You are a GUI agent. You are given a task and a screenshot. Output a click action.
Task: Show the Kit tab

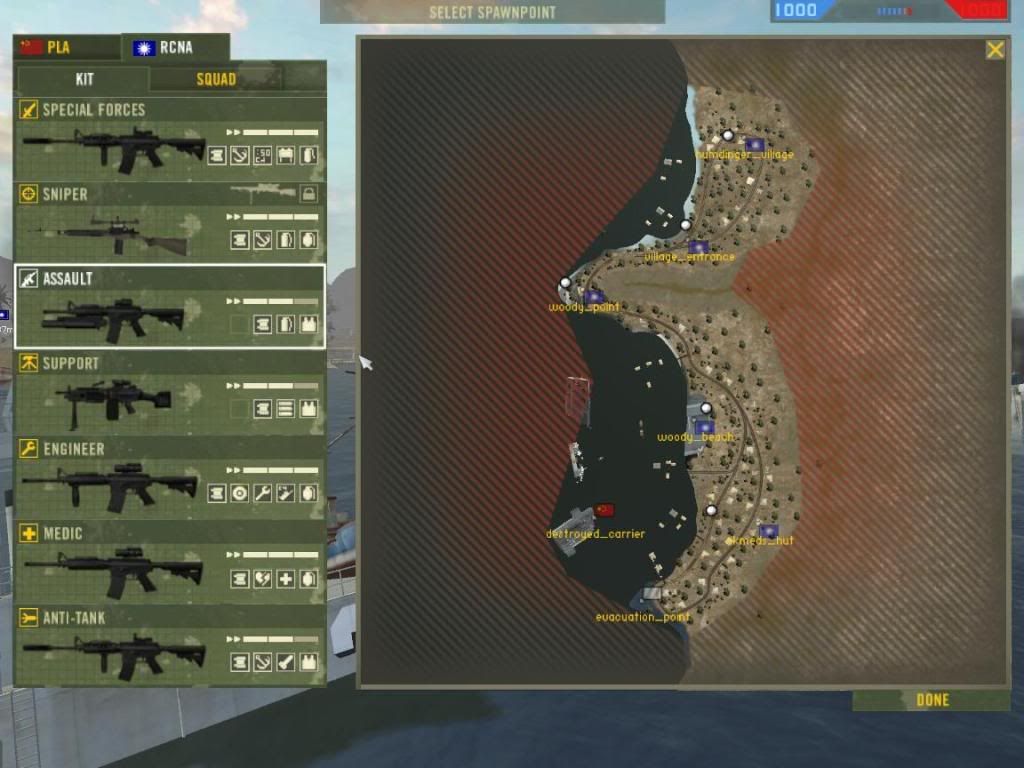(x=84, y=79)
